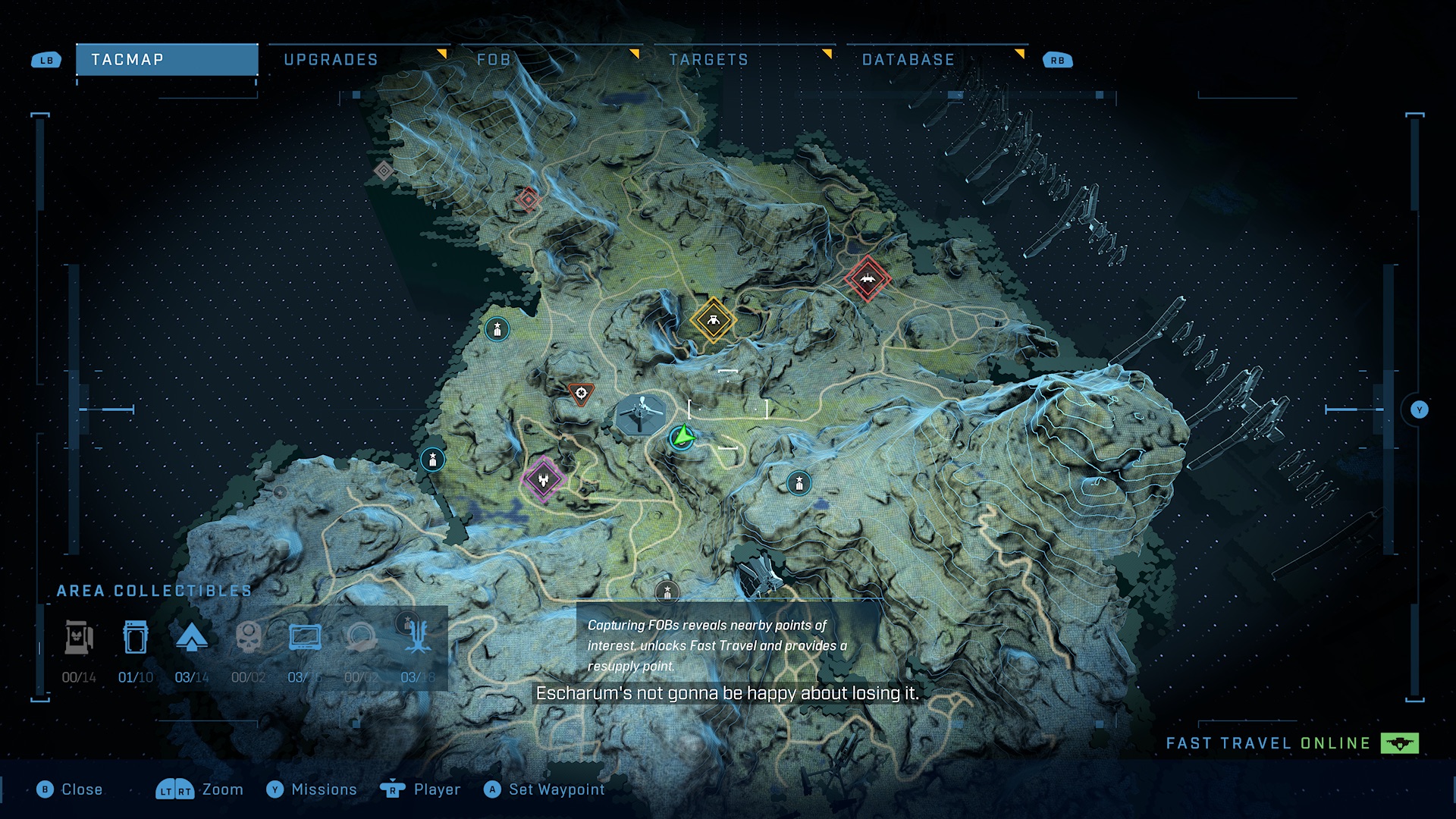The width and height of the screenshot is (1456, 819).
Task: Show the Database tab
Action: point(908,60)
